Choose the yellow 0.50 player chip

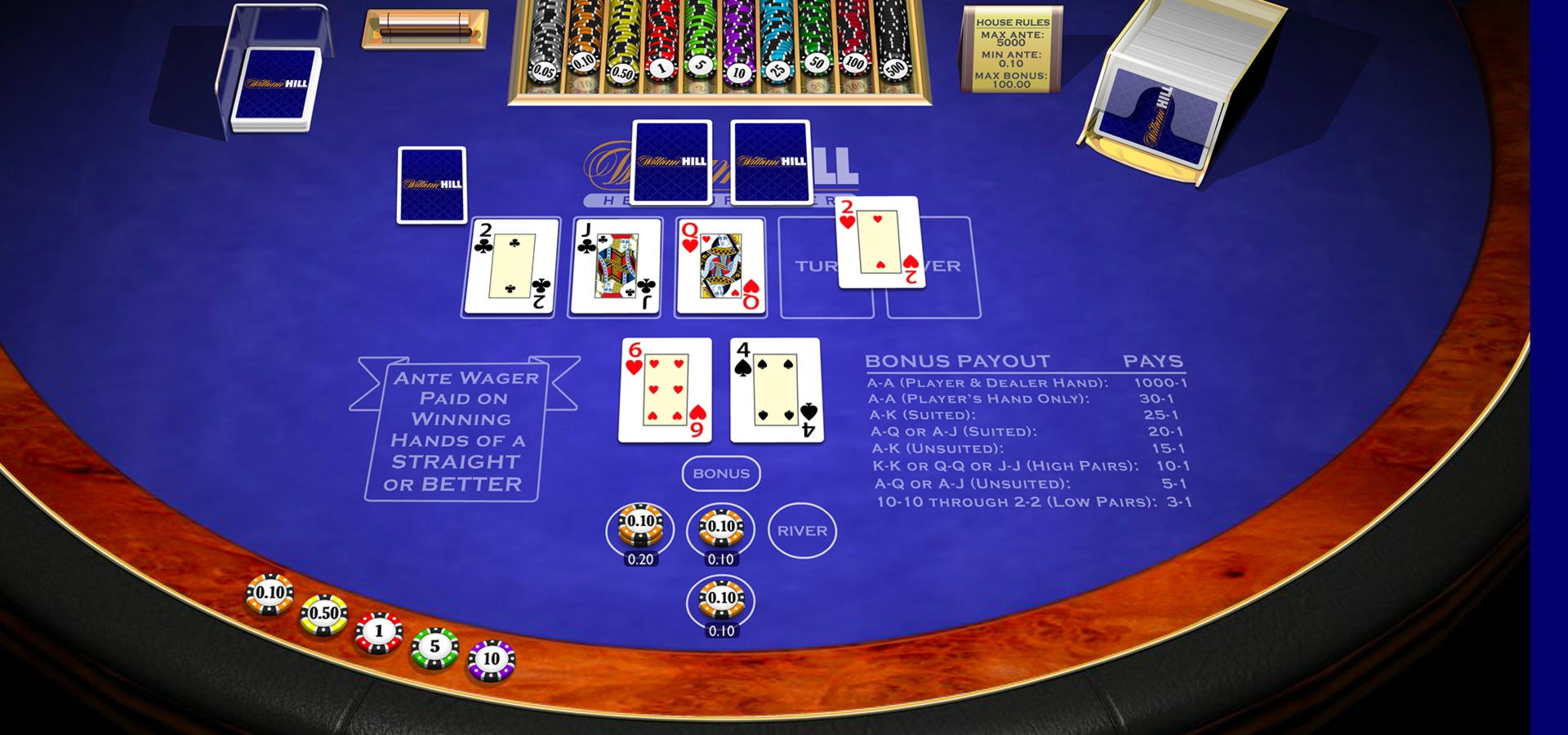[x=324, y=615]
